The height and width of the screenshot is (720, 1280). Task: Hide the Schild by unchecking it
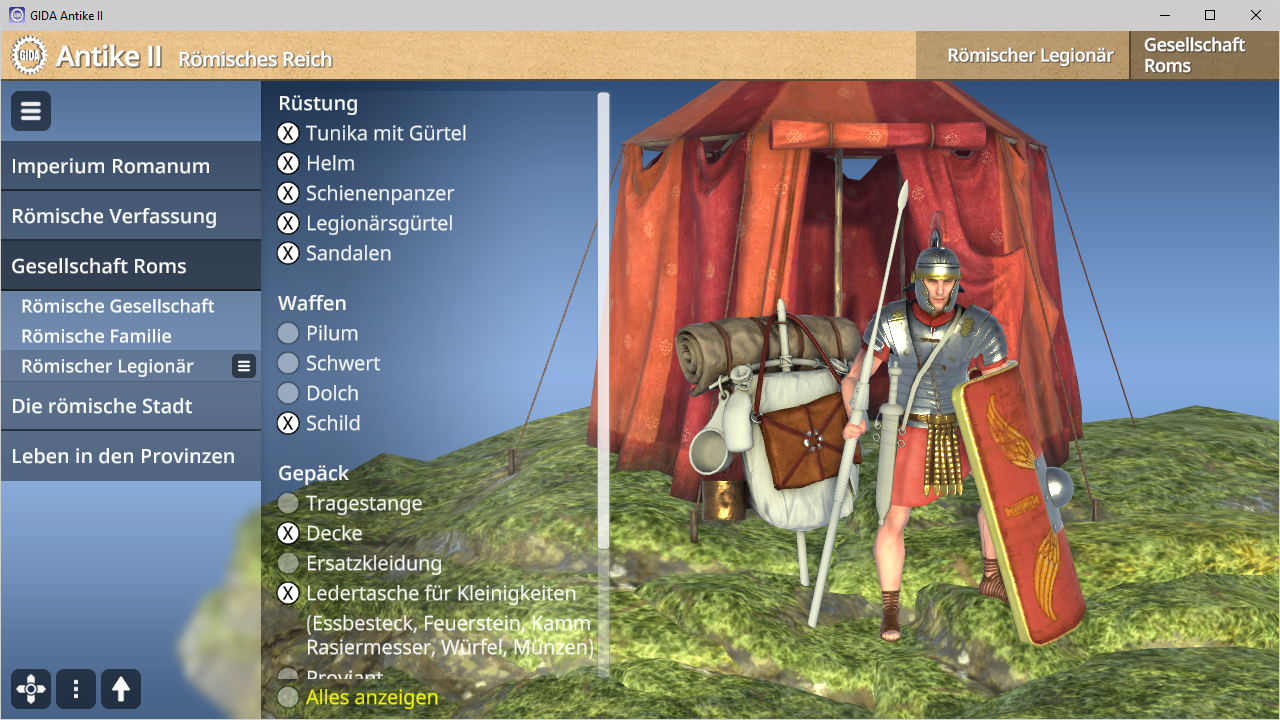tap(288, 423)
